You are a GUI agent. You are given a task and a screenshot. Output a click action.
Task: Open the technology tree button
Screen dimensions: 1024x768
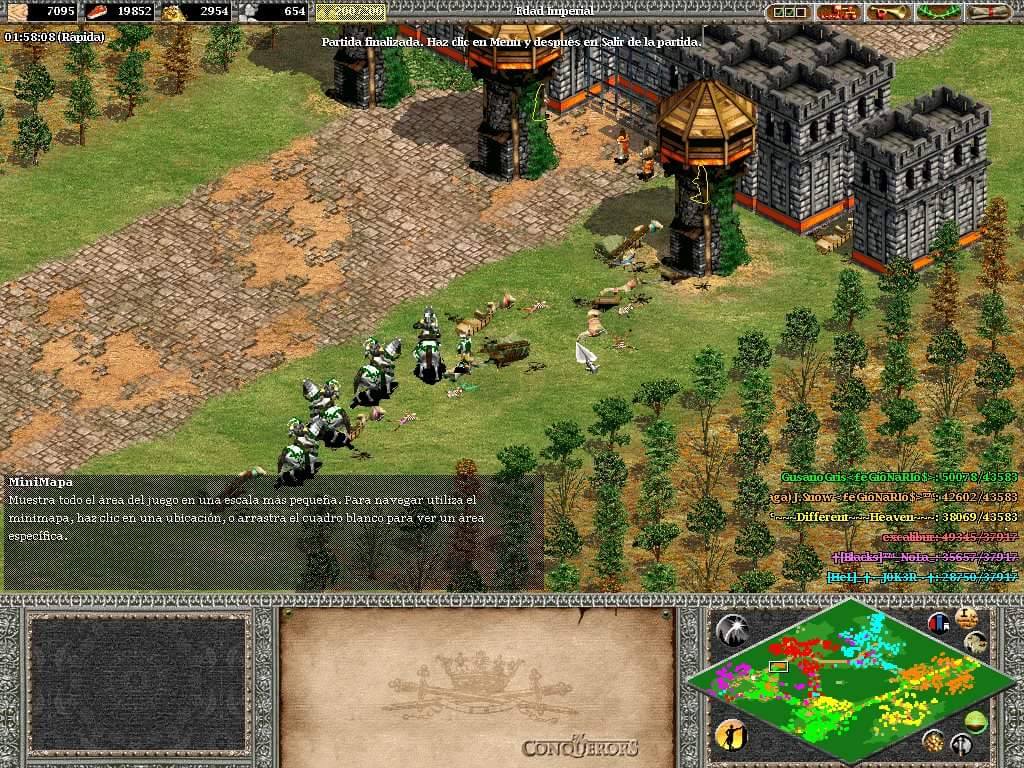(838, 12)
